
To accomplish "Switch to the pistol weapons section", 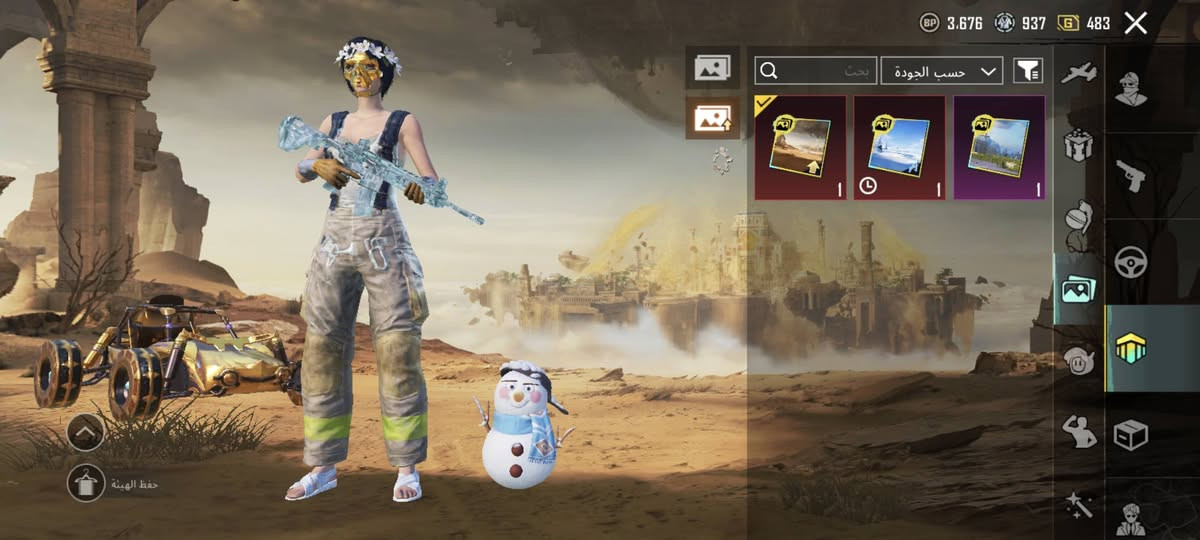I will coord(1131,175).
